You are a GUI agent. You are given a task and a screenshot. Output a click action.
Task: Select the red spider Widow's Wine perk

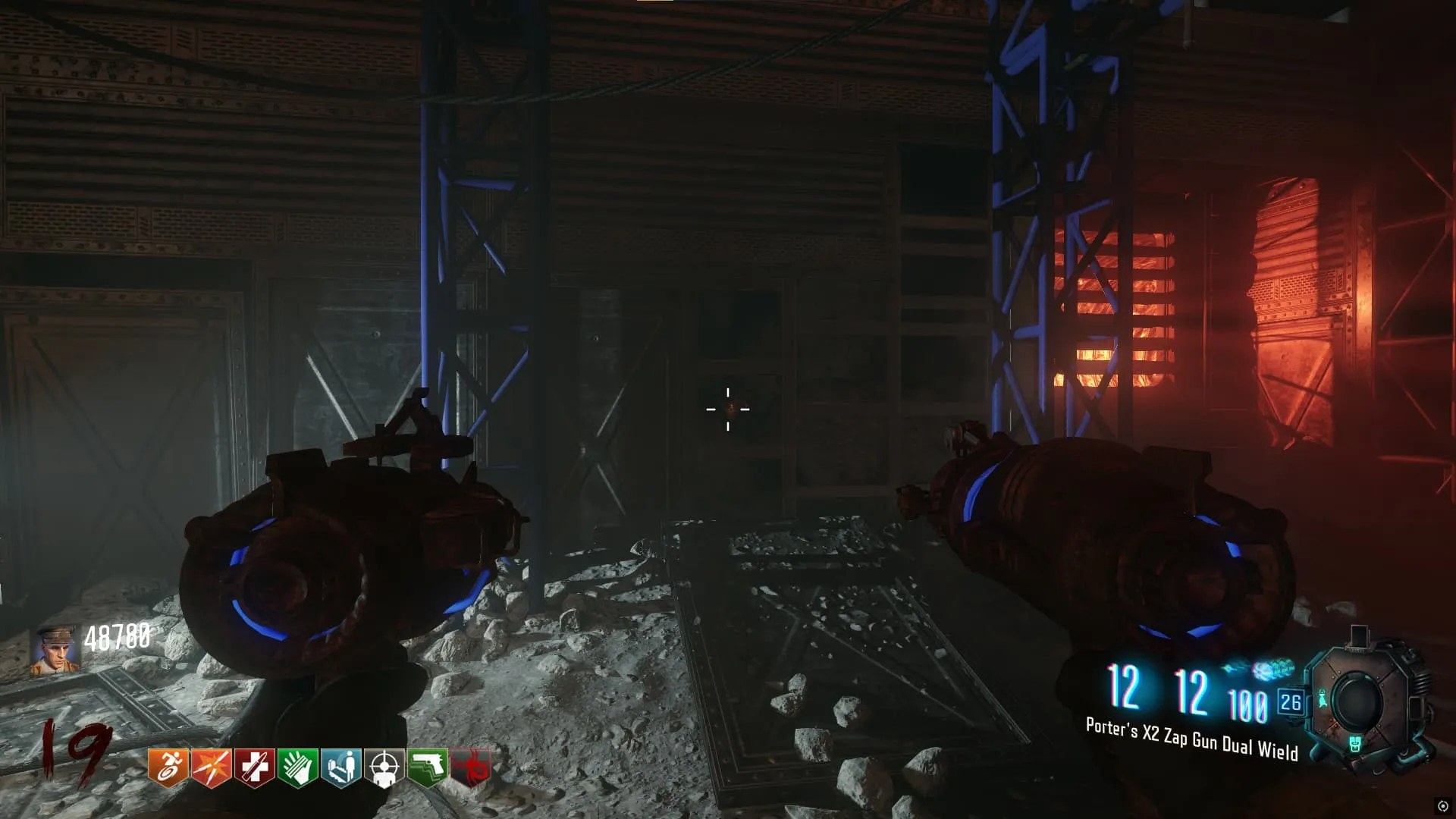(471, 767)
